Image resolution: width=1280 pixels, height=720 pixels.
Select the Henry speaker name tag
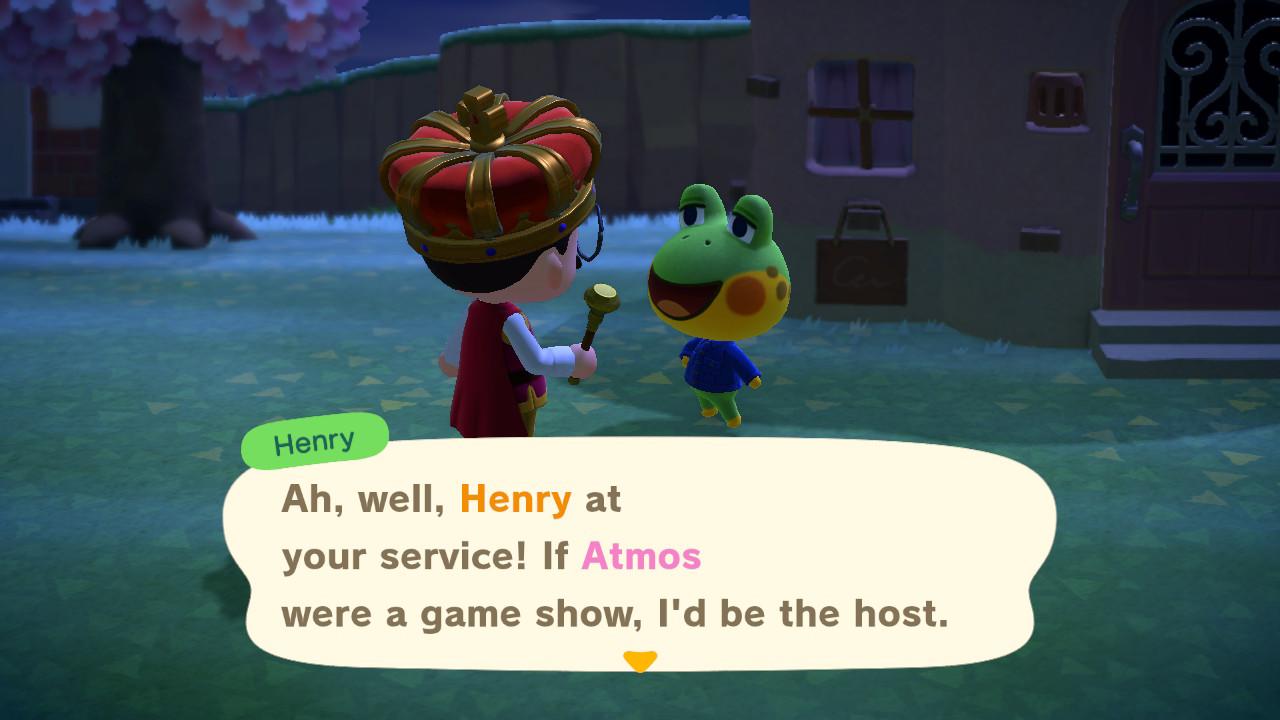click(315, 441)
